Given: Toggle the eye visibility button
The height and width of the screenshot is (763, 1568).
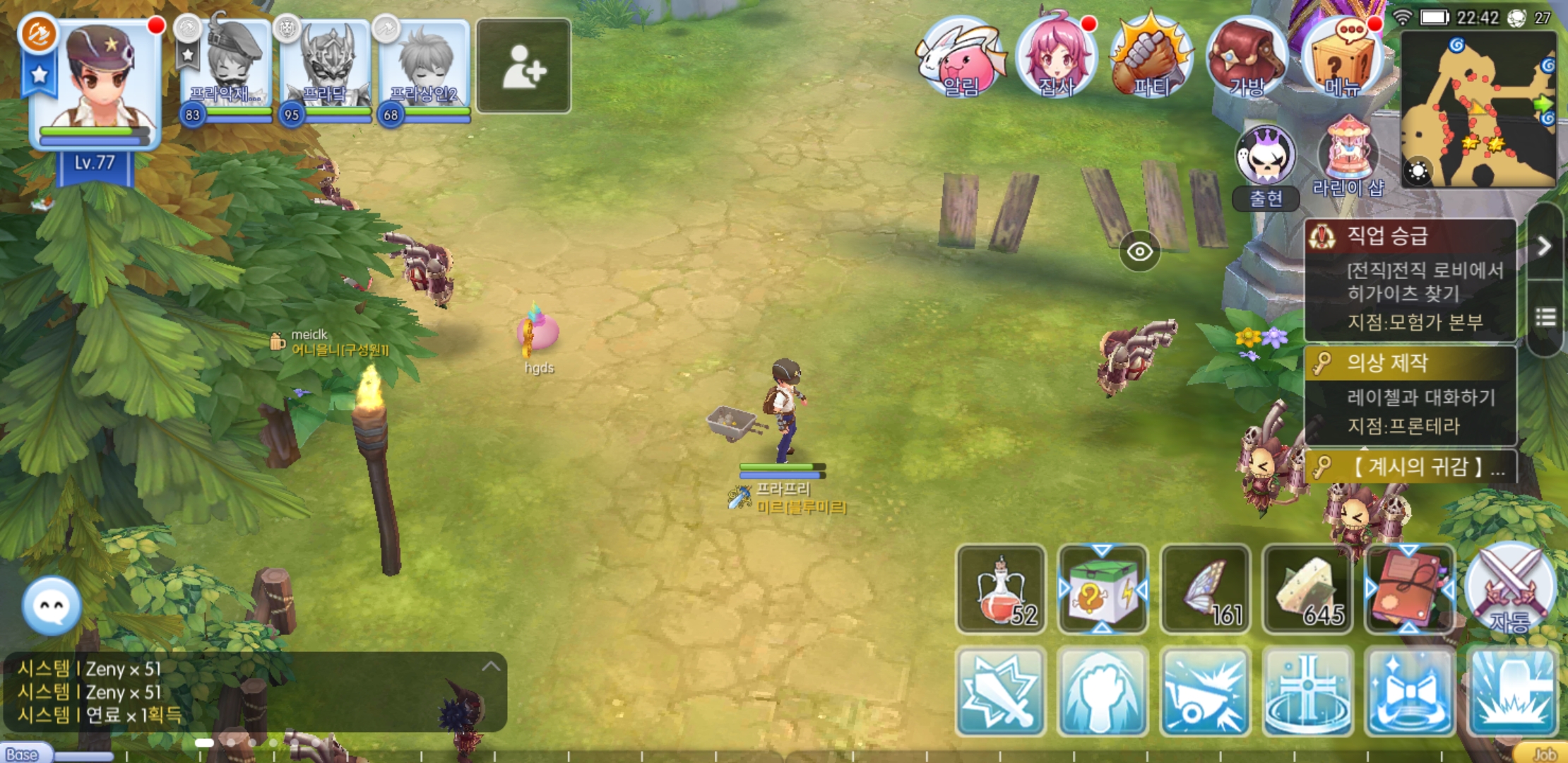Looking at the screenshot, I should (1139, 252).
